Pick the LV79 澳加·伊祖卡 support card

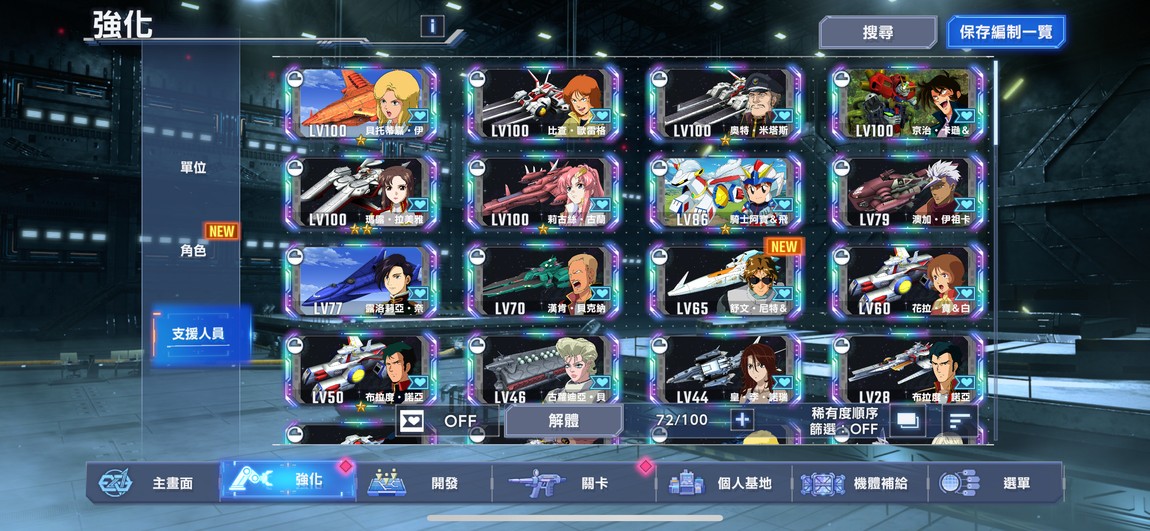(x=907, y=192)
